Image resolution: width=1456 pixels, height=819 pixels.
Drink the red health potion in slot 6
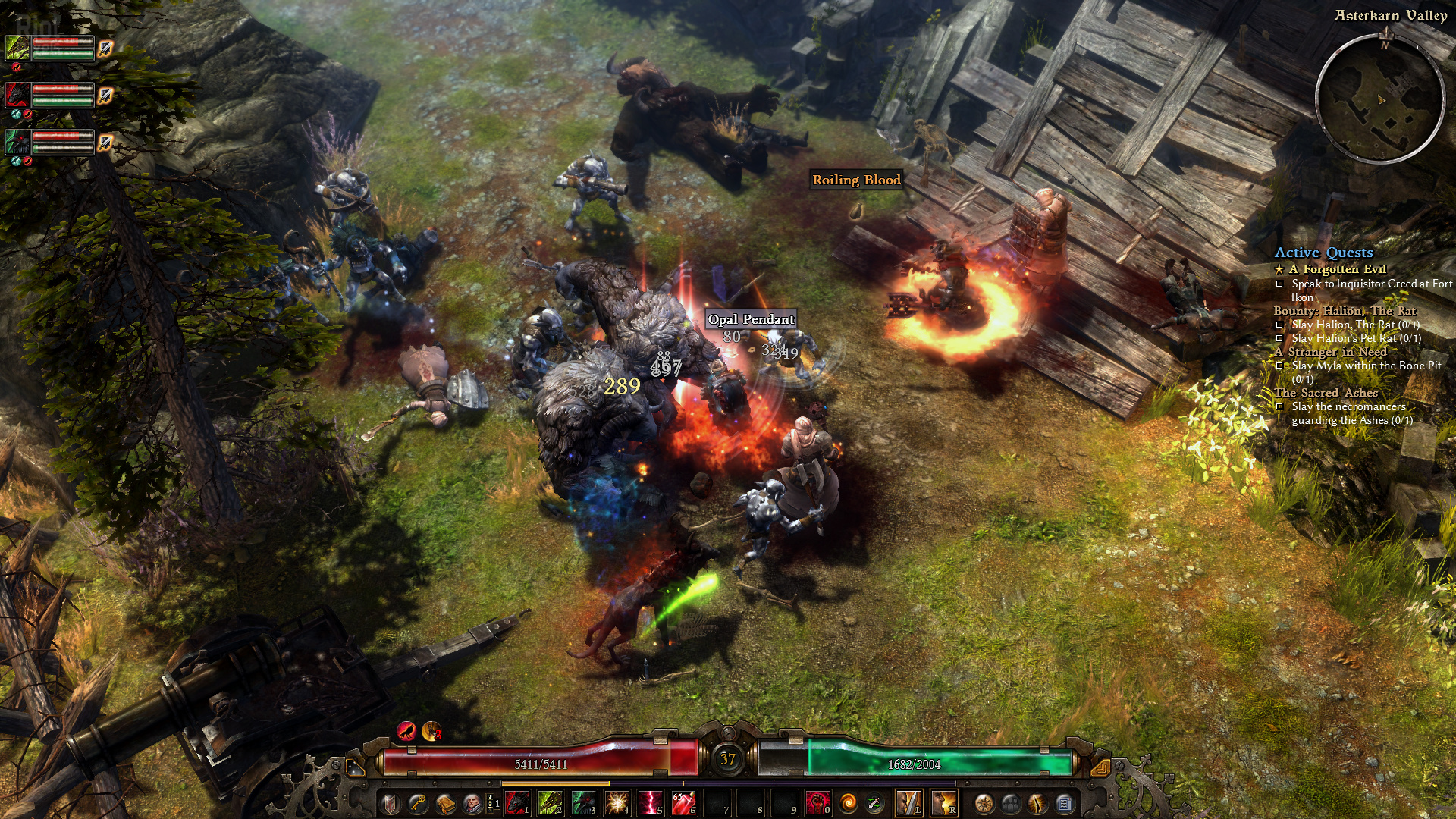click(x=683, y=803)
